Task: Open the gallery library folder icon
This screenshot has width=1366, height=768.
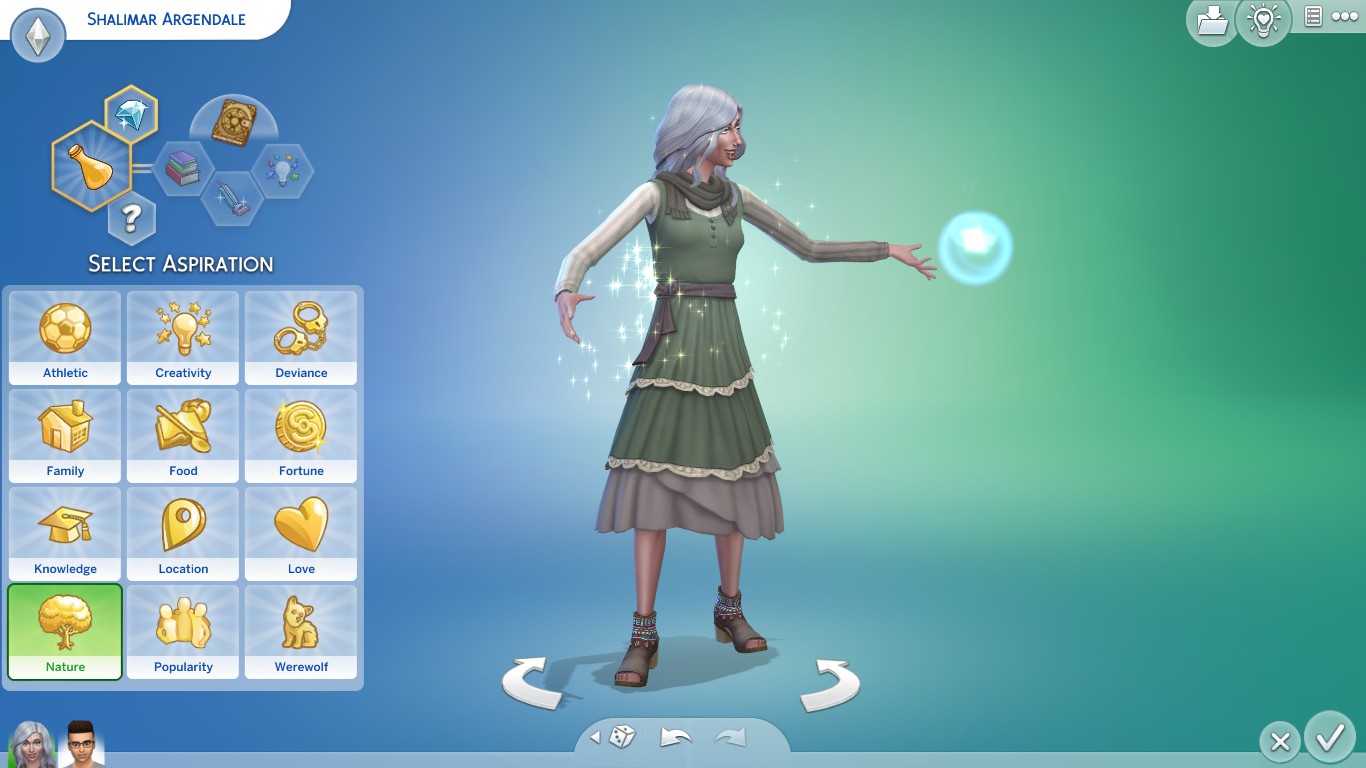Action: point(1212,21)
